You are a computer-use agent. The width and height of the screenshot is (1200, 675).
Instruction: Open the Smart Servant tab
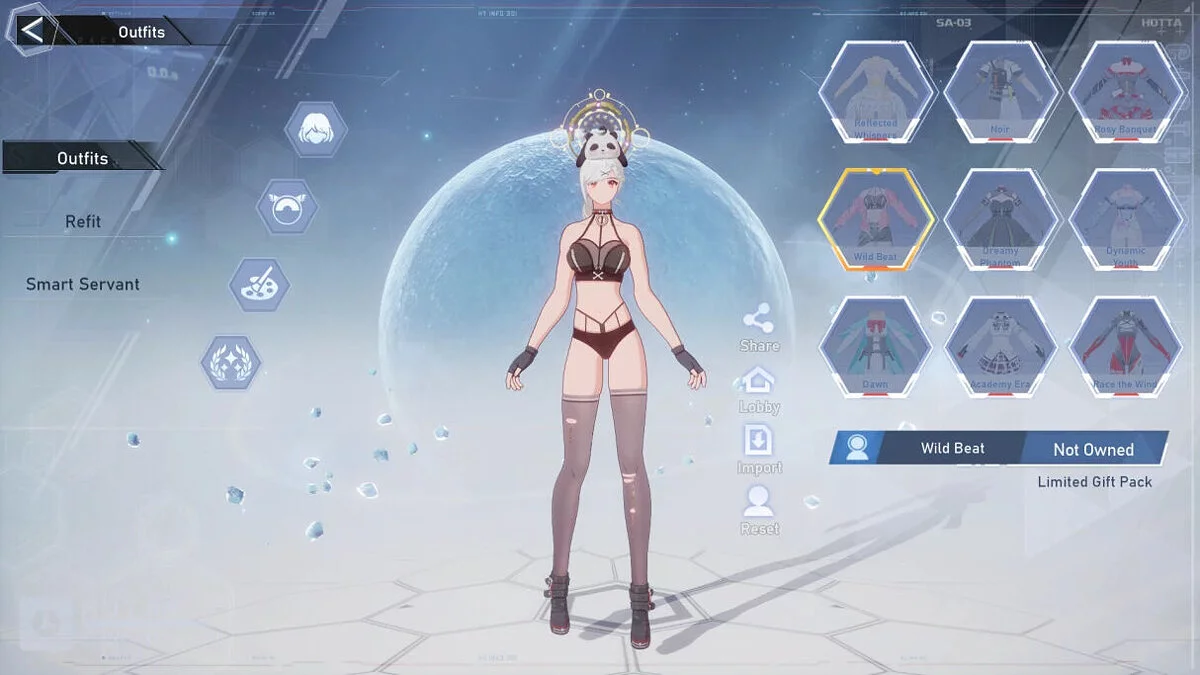pos(83,284)
